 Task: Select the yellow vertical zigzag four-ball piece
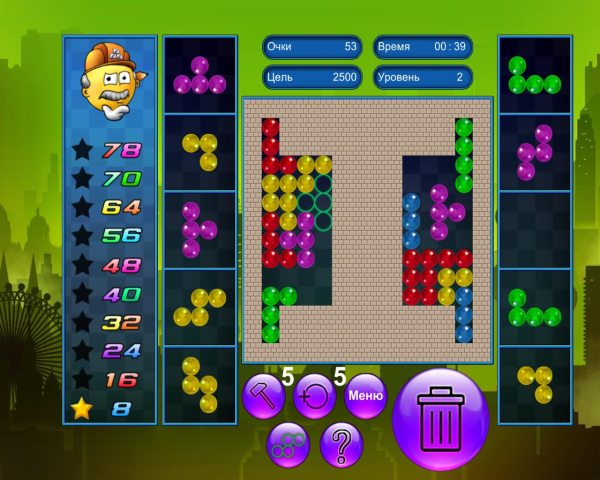tap(199, 385)
